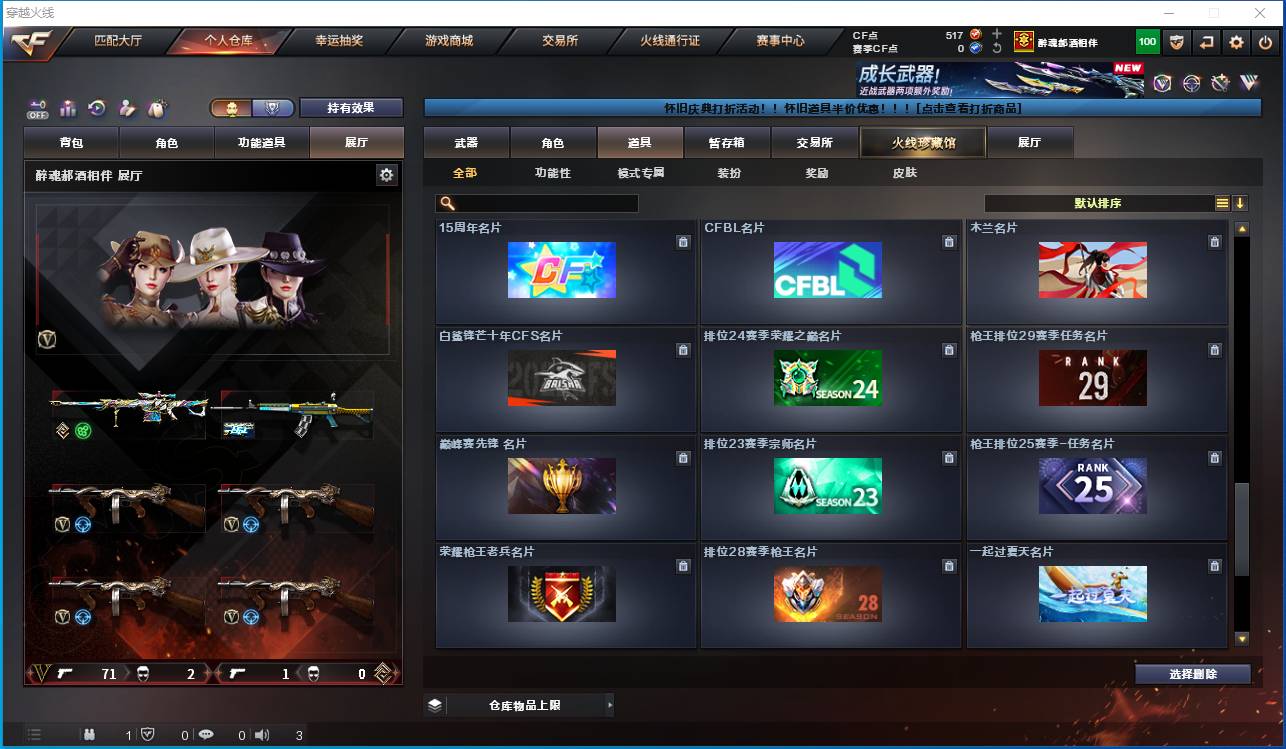Open the shield emblem icon beside the return arrow

1176,42
